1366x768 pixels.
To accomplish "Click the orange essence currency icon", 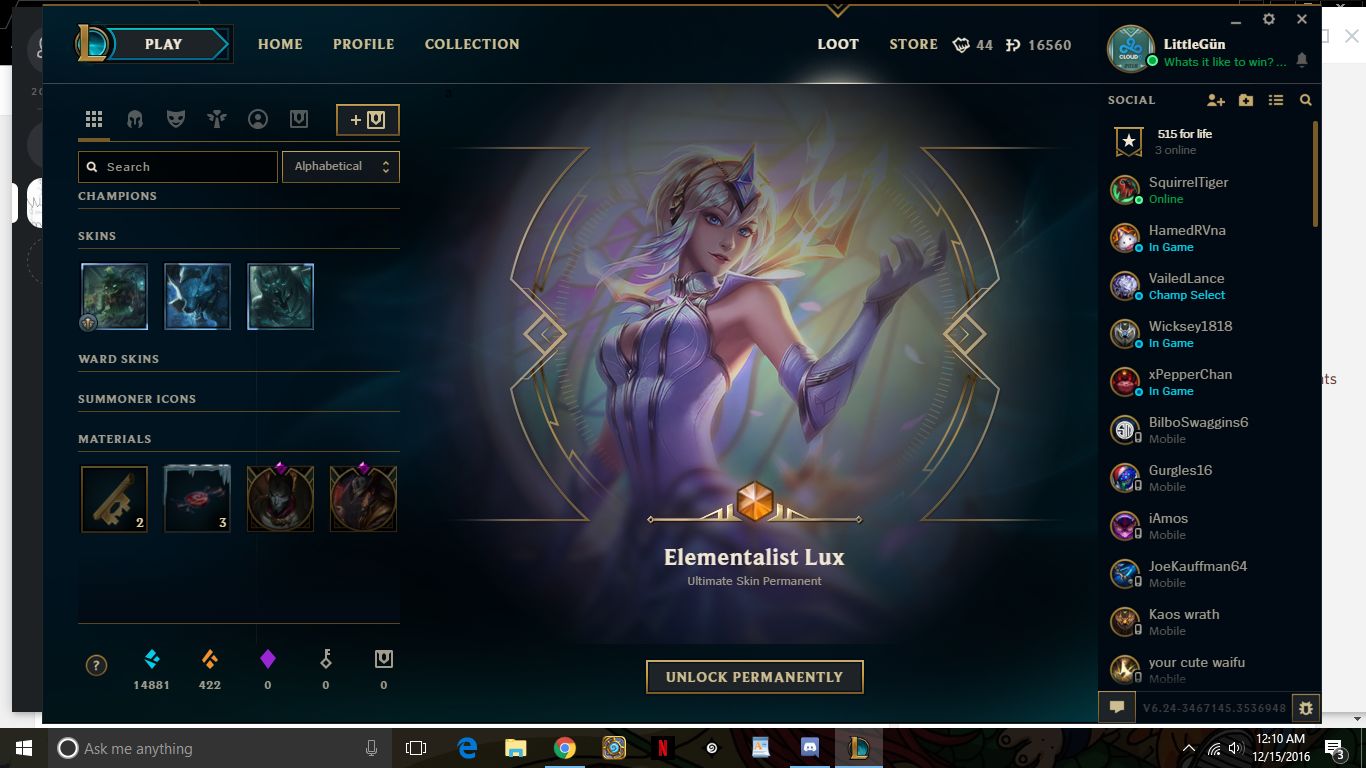I will [x=209, y=660].
